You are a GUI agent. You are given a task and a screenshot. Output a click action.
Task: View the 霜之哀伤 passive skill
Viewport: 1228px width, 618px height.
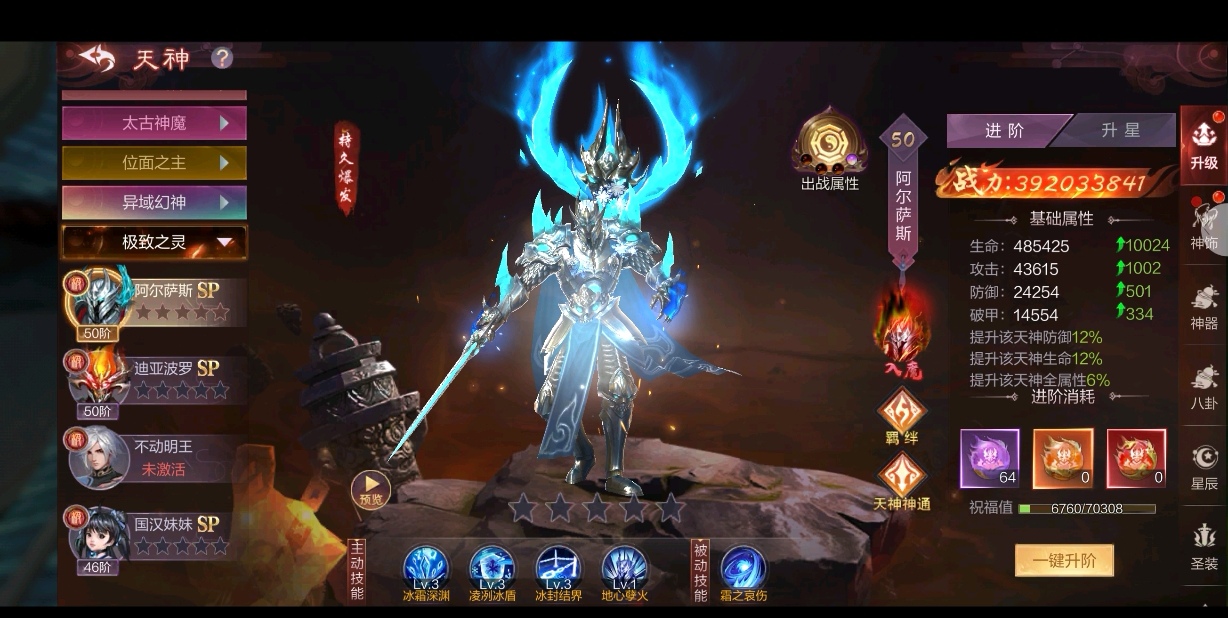pyautogui.click(x=742, y=570)
